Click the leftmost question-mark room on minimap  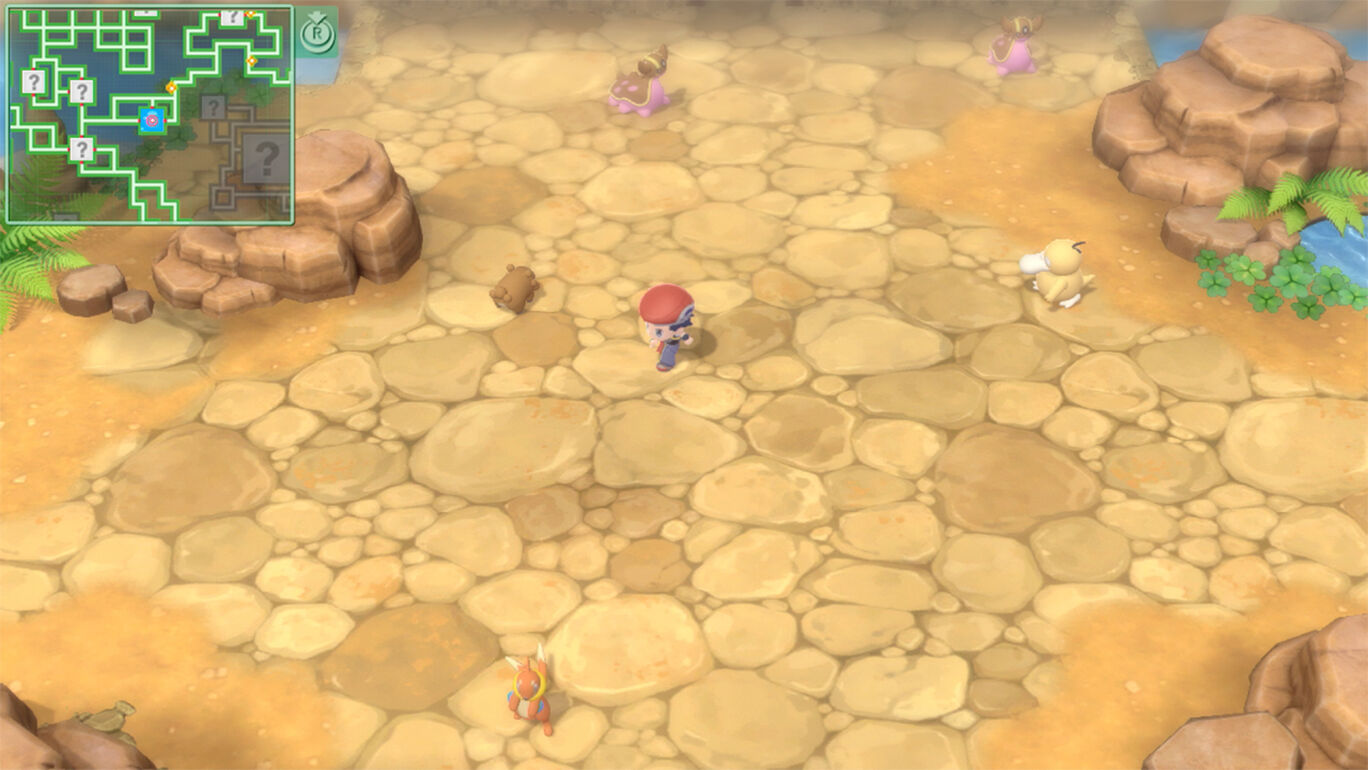[x=34, y=82]
